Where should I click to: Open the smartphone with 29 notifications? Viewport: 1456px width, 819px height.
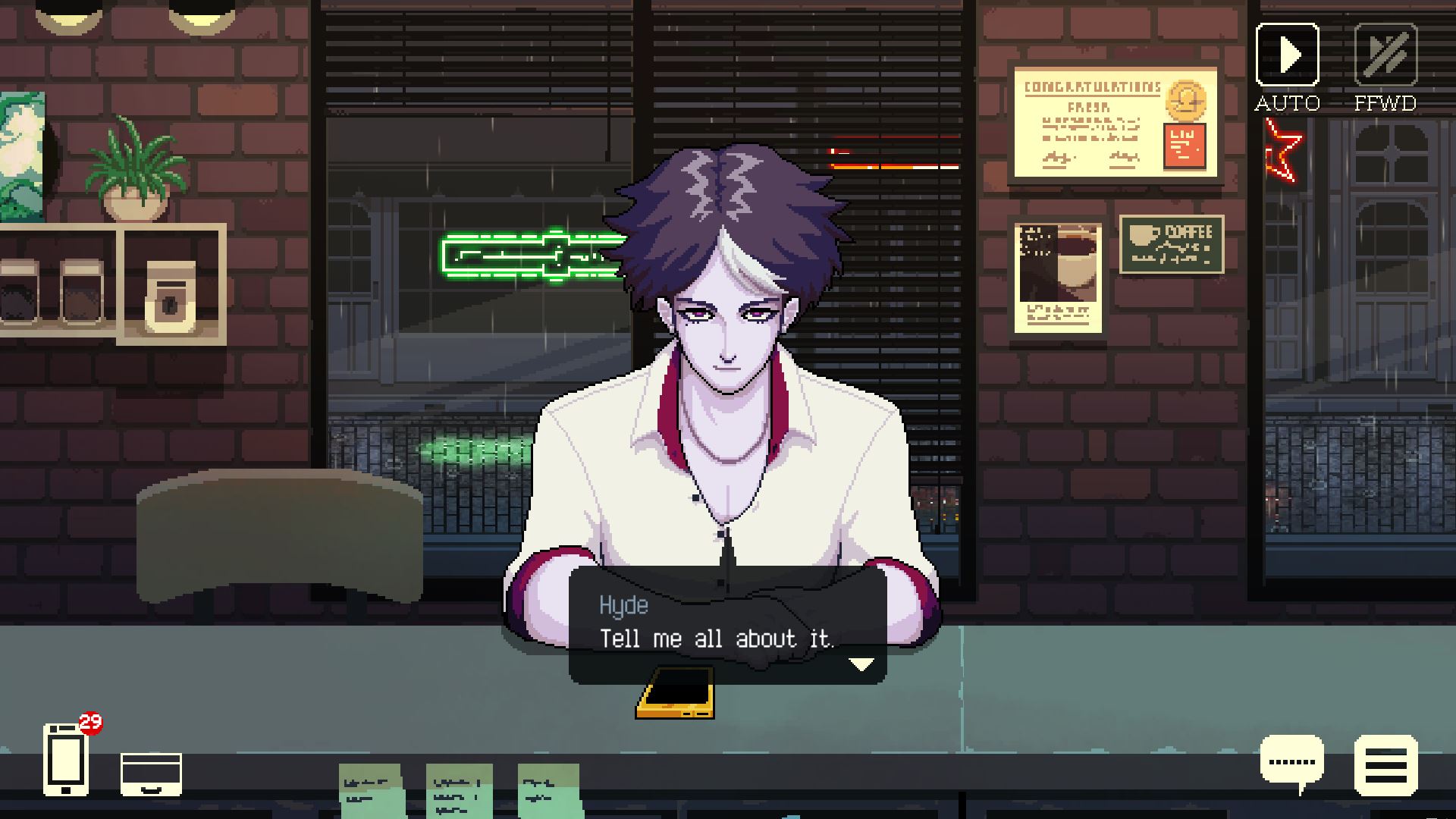click(66, 760)
